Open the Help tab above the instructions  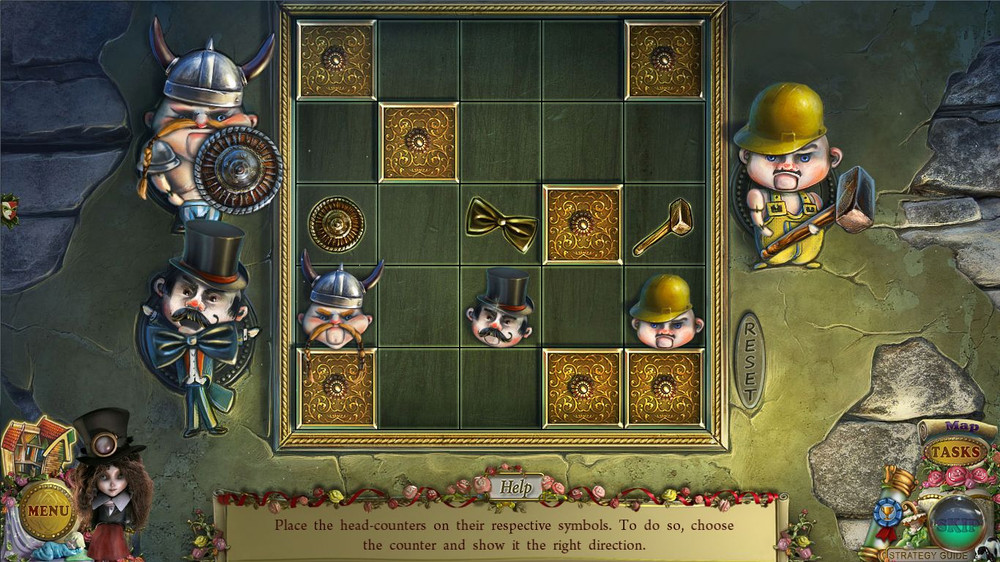click(x=516, y=487)
